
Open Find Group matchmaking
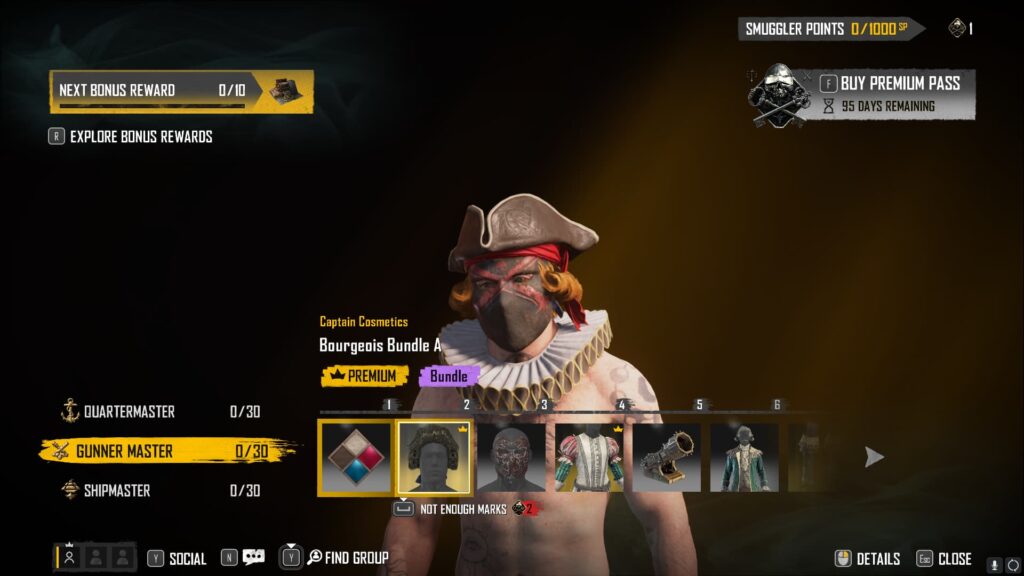pos(347,558)
